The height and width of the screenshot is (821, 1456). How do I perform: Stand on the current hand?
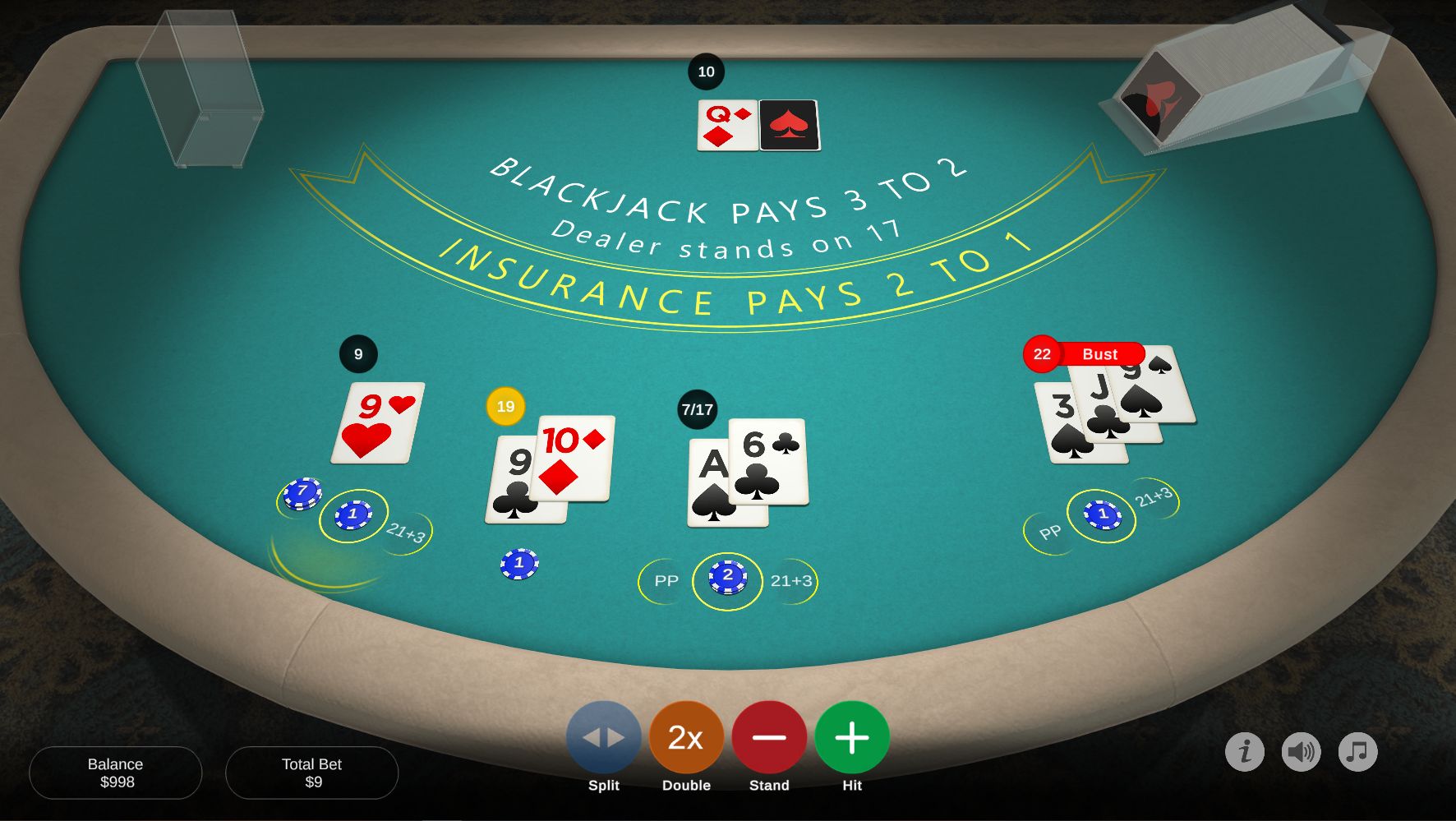click(769, 738)
